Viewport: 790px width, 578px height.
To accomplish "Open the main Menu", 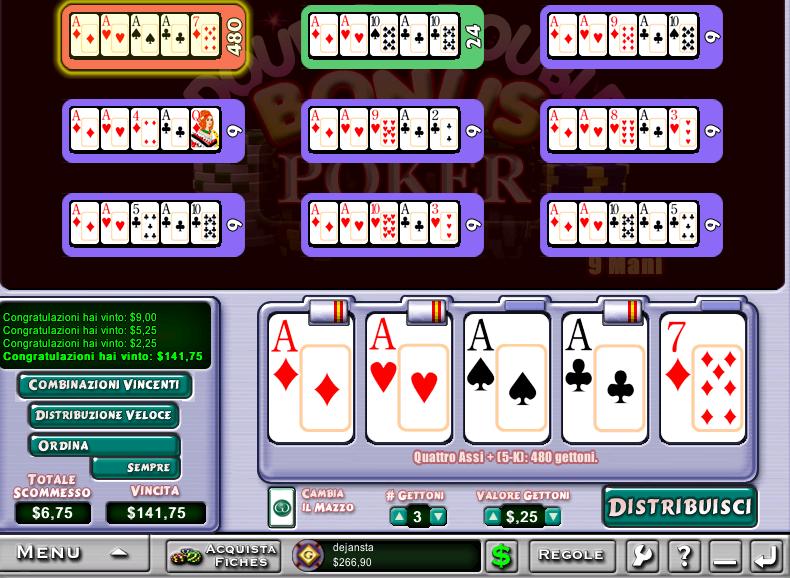I will coord(70,553).
